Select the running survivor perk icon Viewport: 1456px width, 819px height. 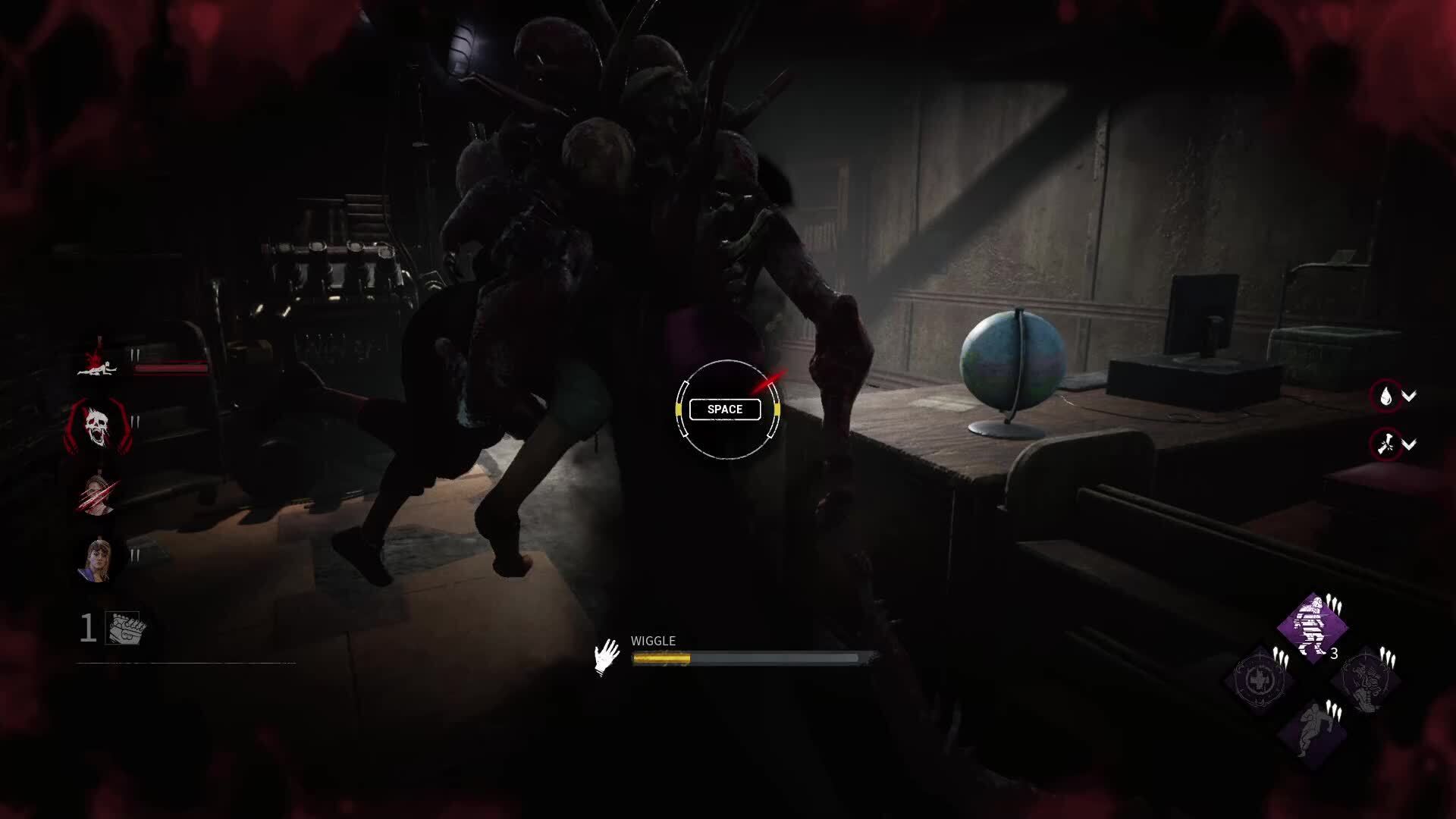pyautogui.click(x=1313, y=730)
